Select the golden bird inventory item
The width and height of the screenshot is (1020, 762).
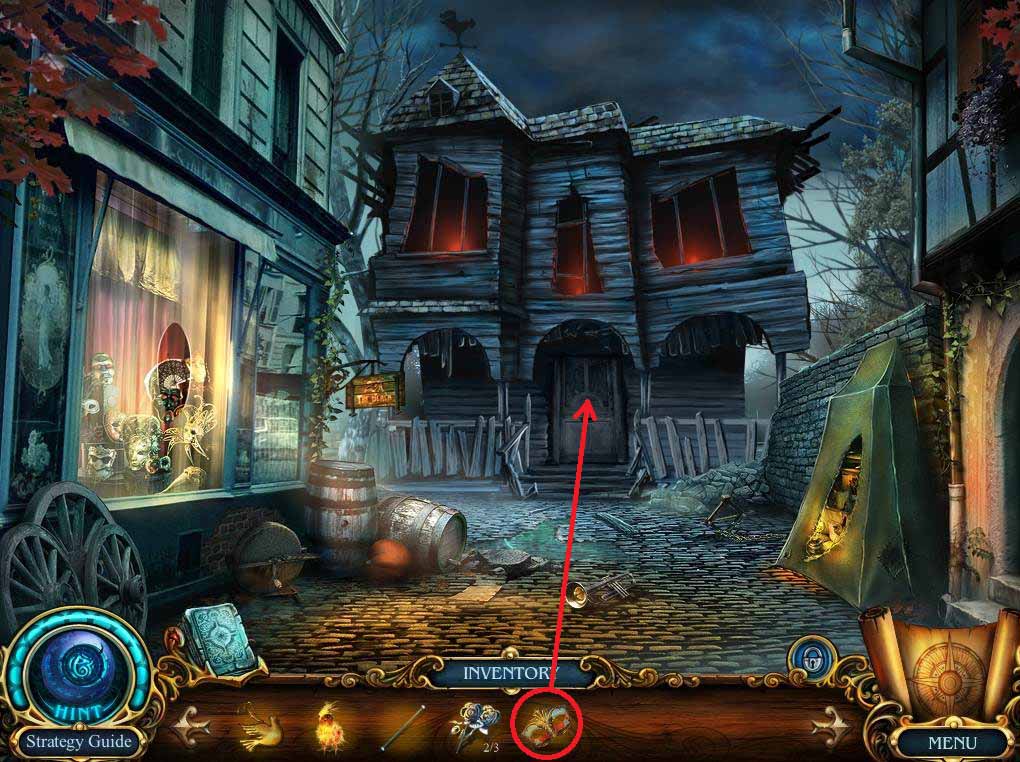pyautogui.click(x=260, y=725)
